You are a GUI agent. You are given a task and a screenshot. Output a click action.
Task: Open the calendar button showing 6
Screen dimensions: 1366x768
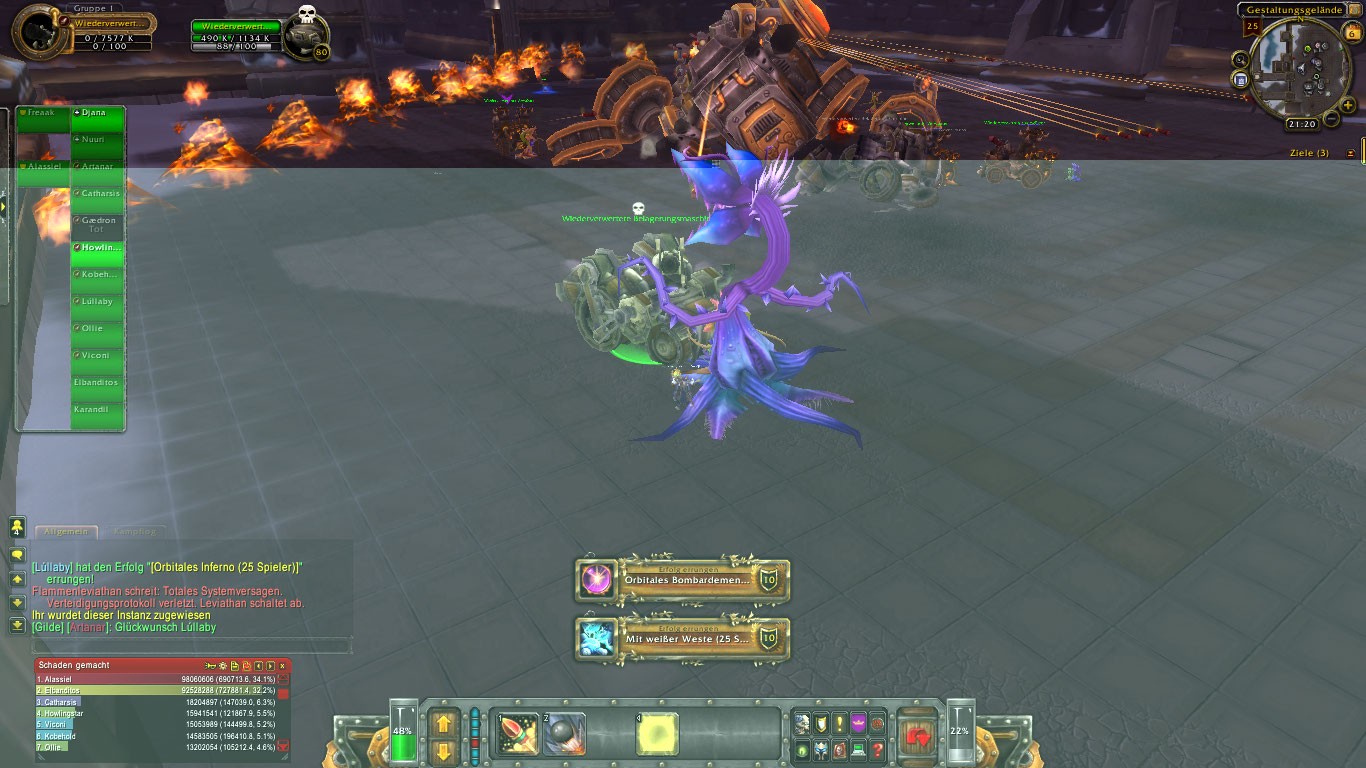click(1352, 33)
